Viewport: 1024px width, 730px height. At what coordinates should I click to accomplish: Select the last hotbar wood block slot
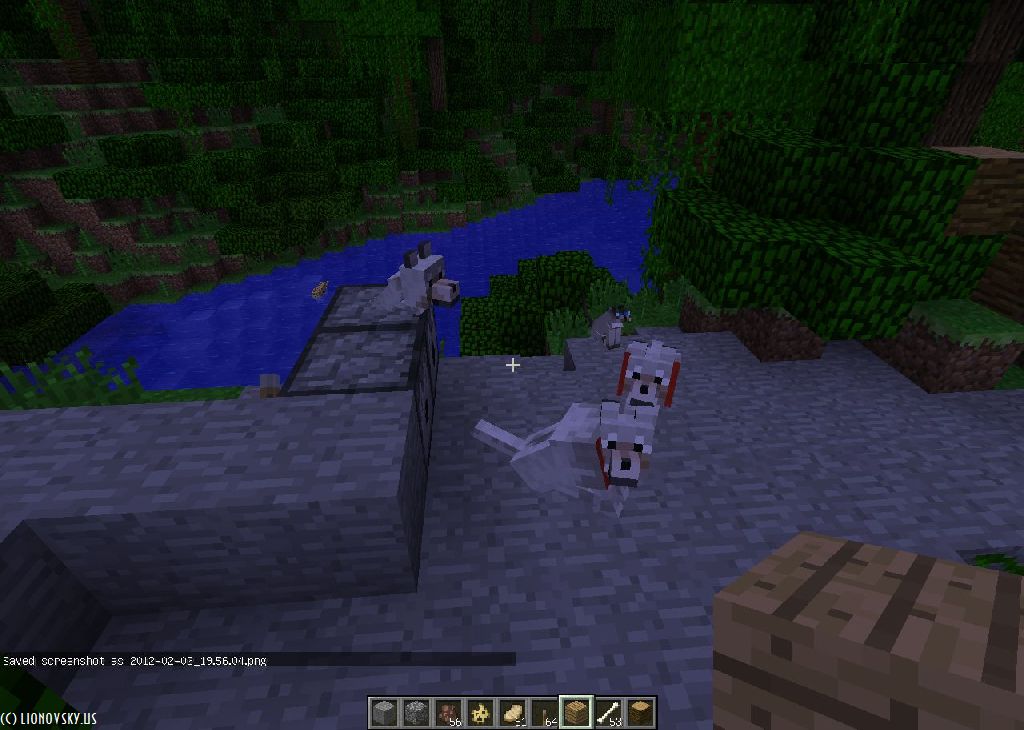(x=640, y=713)
